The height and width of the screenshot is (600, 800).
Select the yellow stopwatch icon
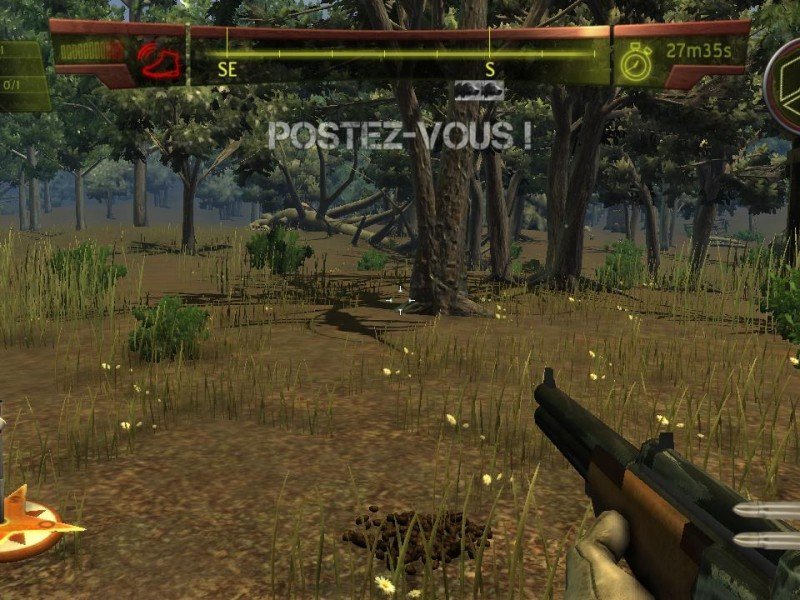635,62
